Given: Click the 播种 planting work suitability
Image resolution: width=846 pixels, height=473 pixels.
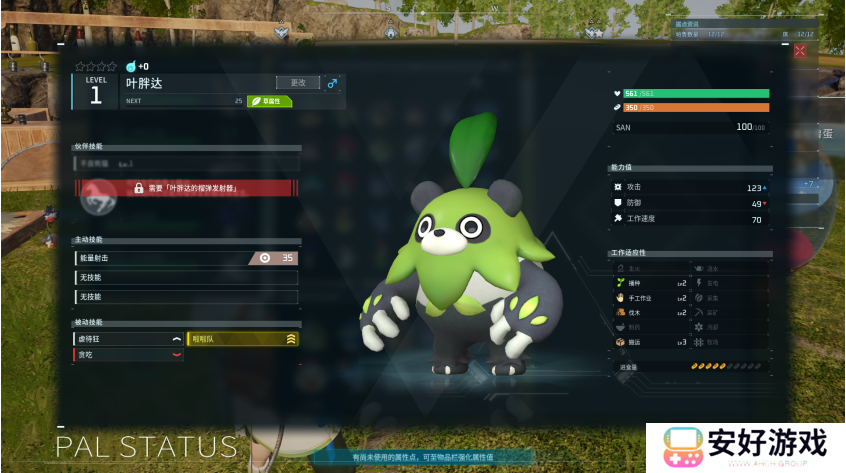Looking at the screenshot, I should pos(651,283).
